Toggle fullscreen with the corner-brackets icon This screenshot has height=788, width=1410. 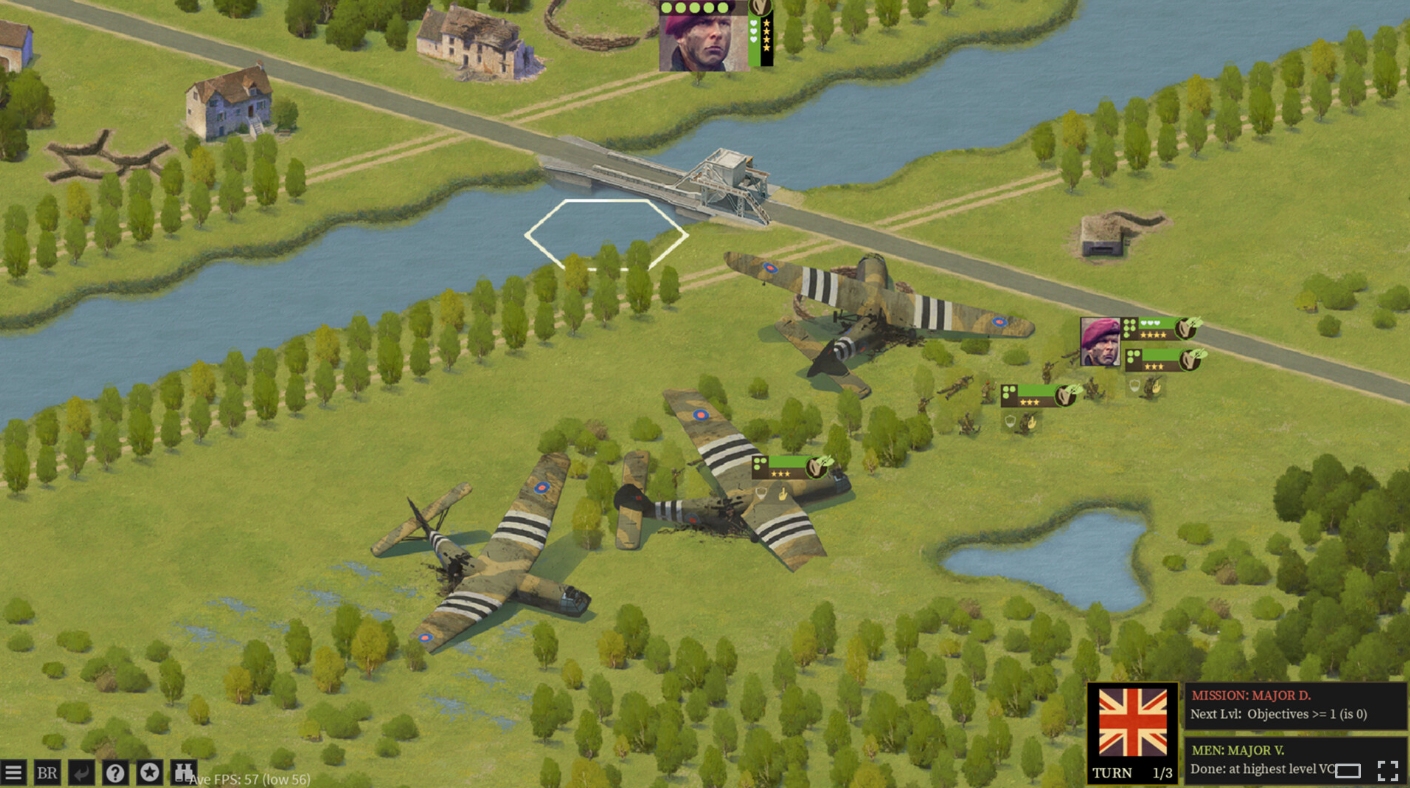1387,770
